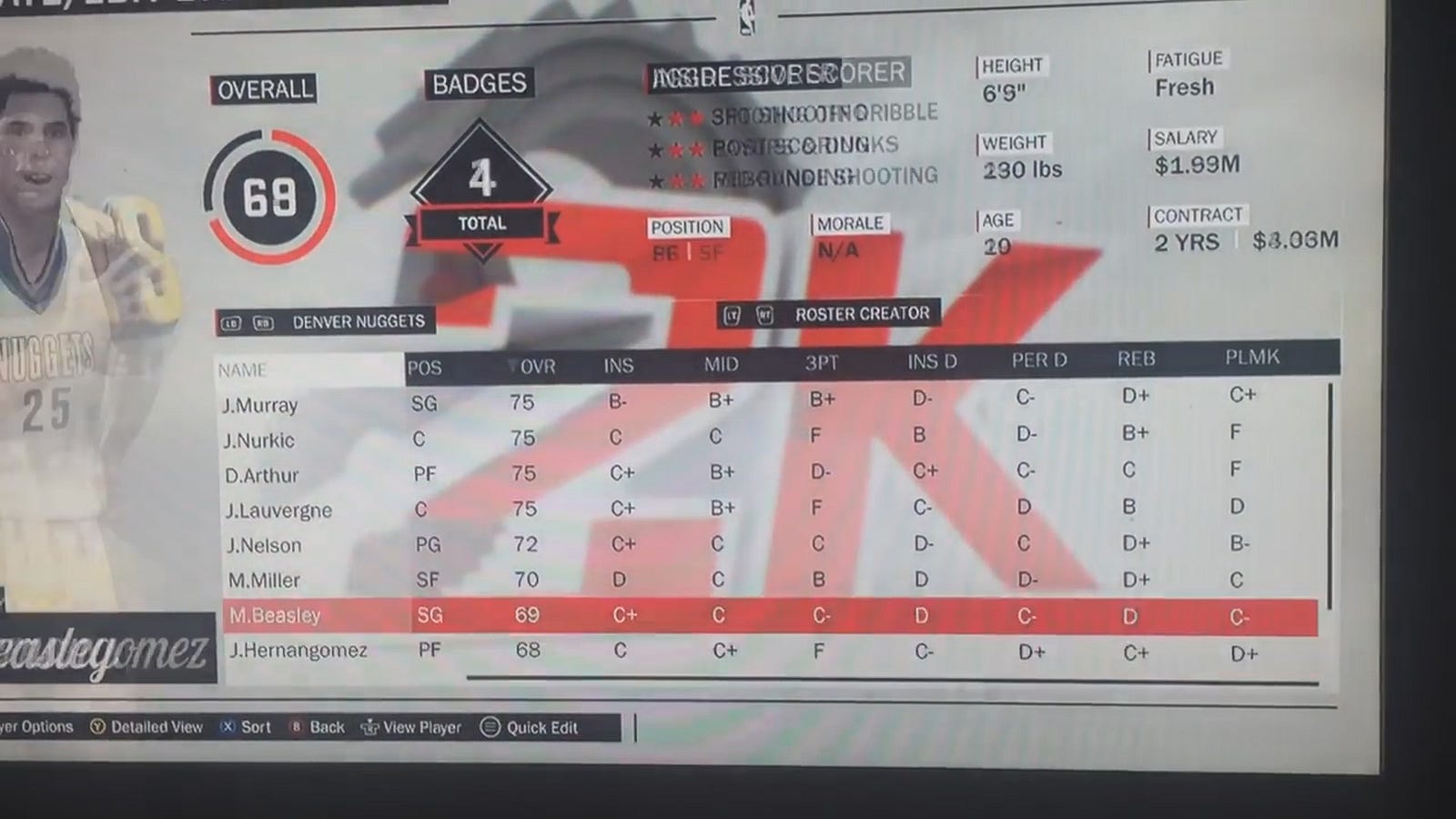Choose D.Arthur in the roster list
Image resolution: width=1456 pixels, height=819 pixels.
262,475
